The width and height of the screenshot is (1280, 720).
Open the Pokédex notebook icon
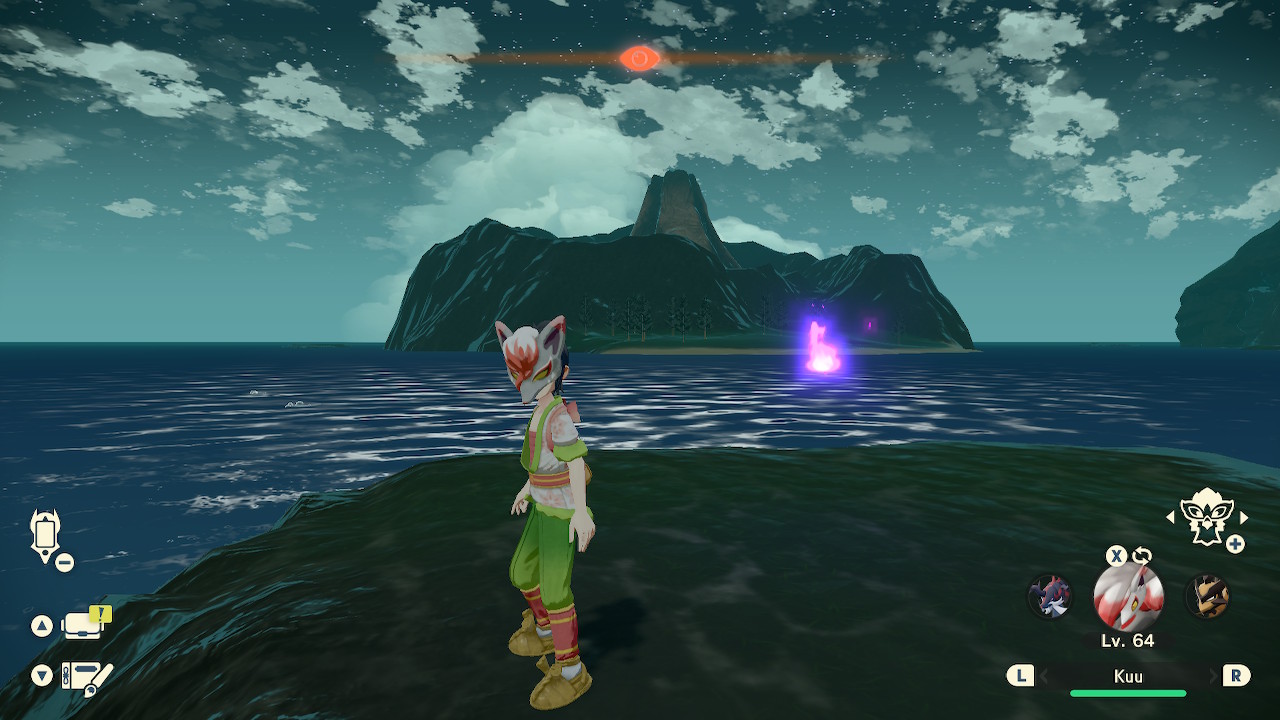pos(84,677)
